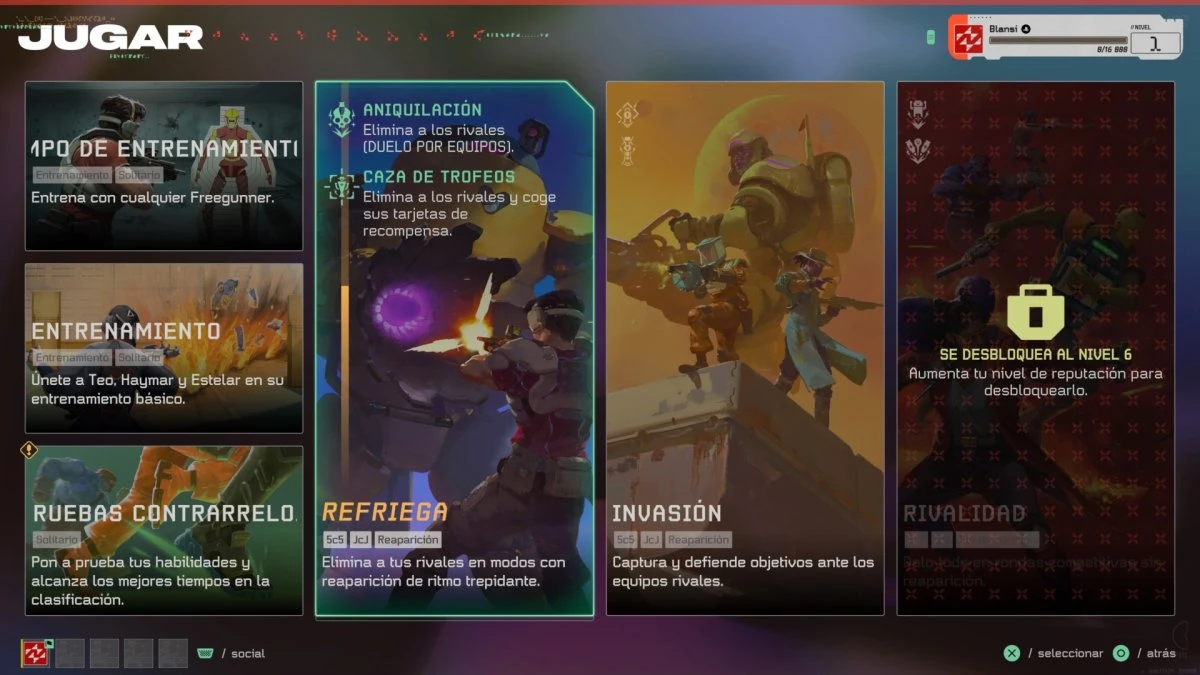Choose the Invasión game mode card

[745, 348]
